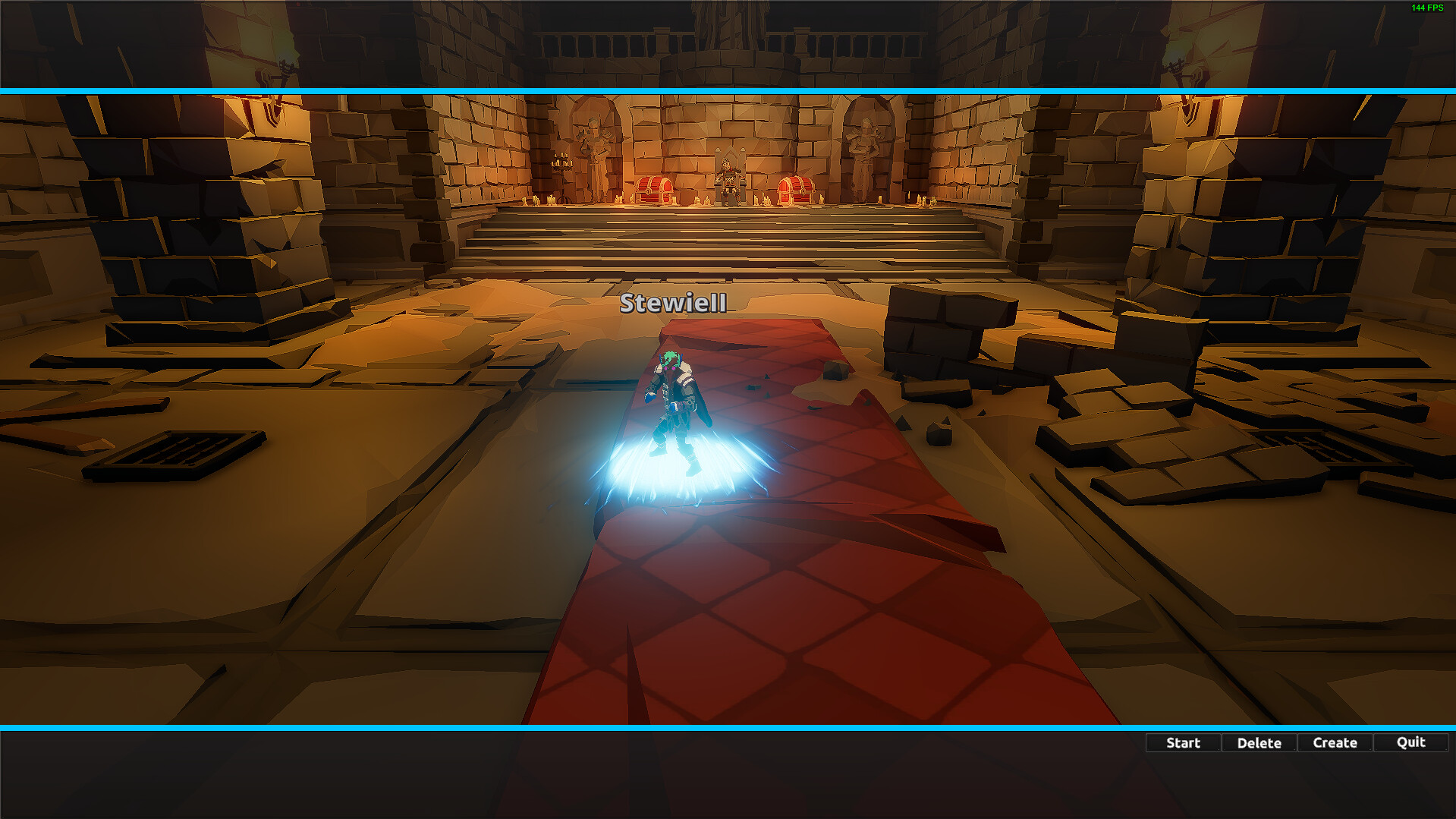The image size is (1456, 819).
Task: Click the dark grate on the left floor
Action: [176, 446]
